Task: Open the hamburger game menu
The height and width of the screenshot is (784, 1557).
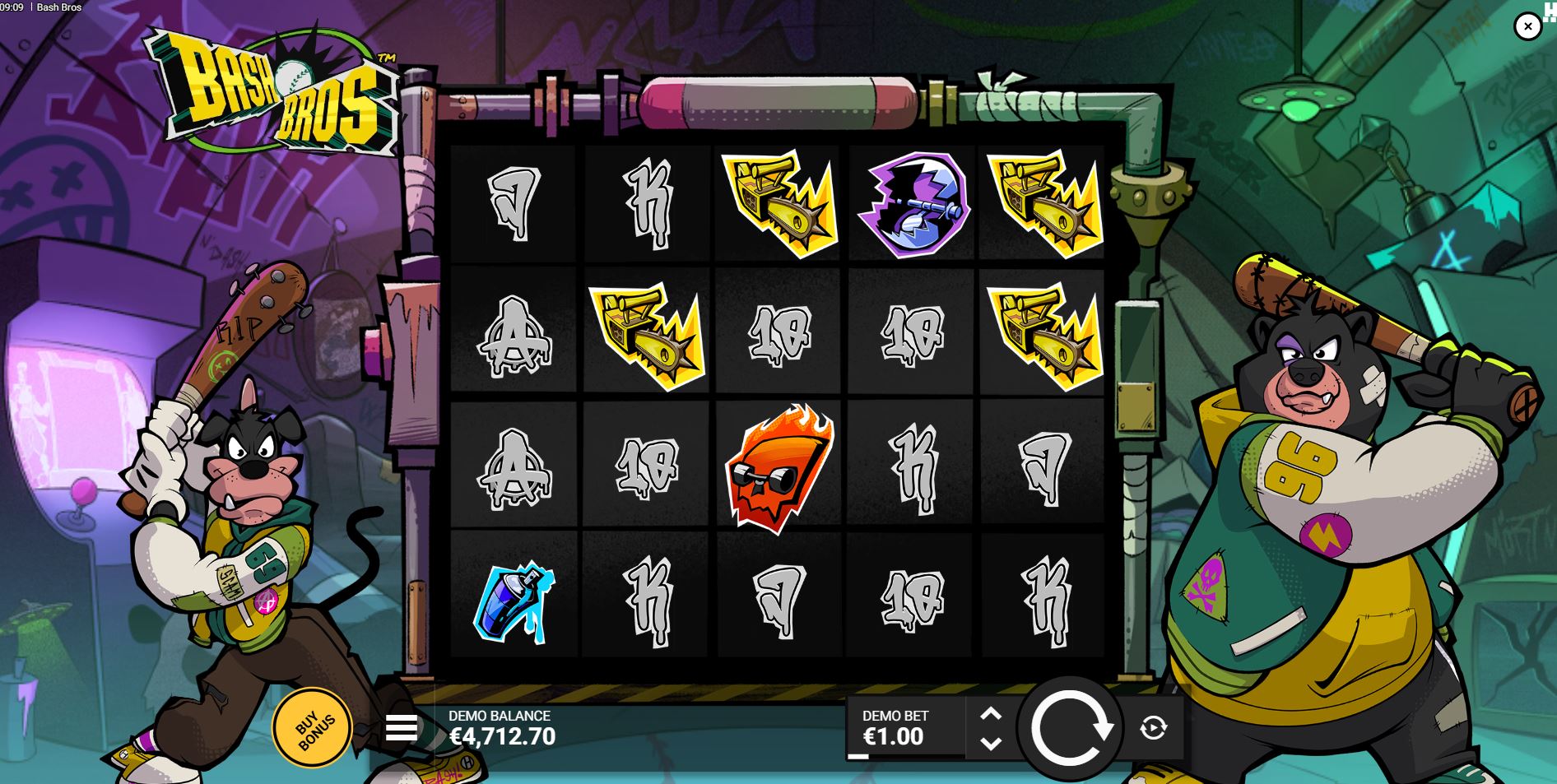Action: pos(402,727)
